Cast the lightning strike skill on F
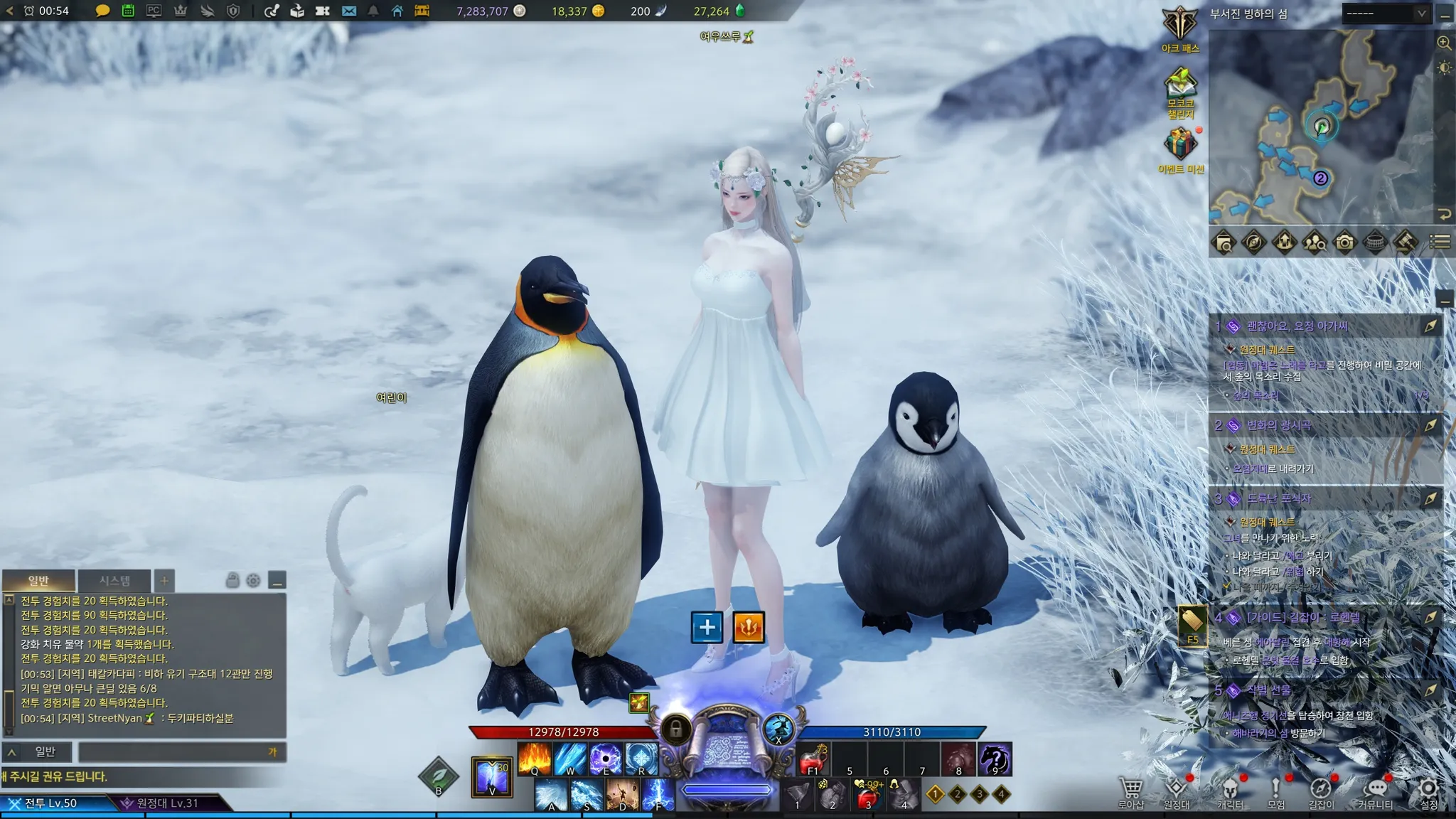 (x=658, y=794)
